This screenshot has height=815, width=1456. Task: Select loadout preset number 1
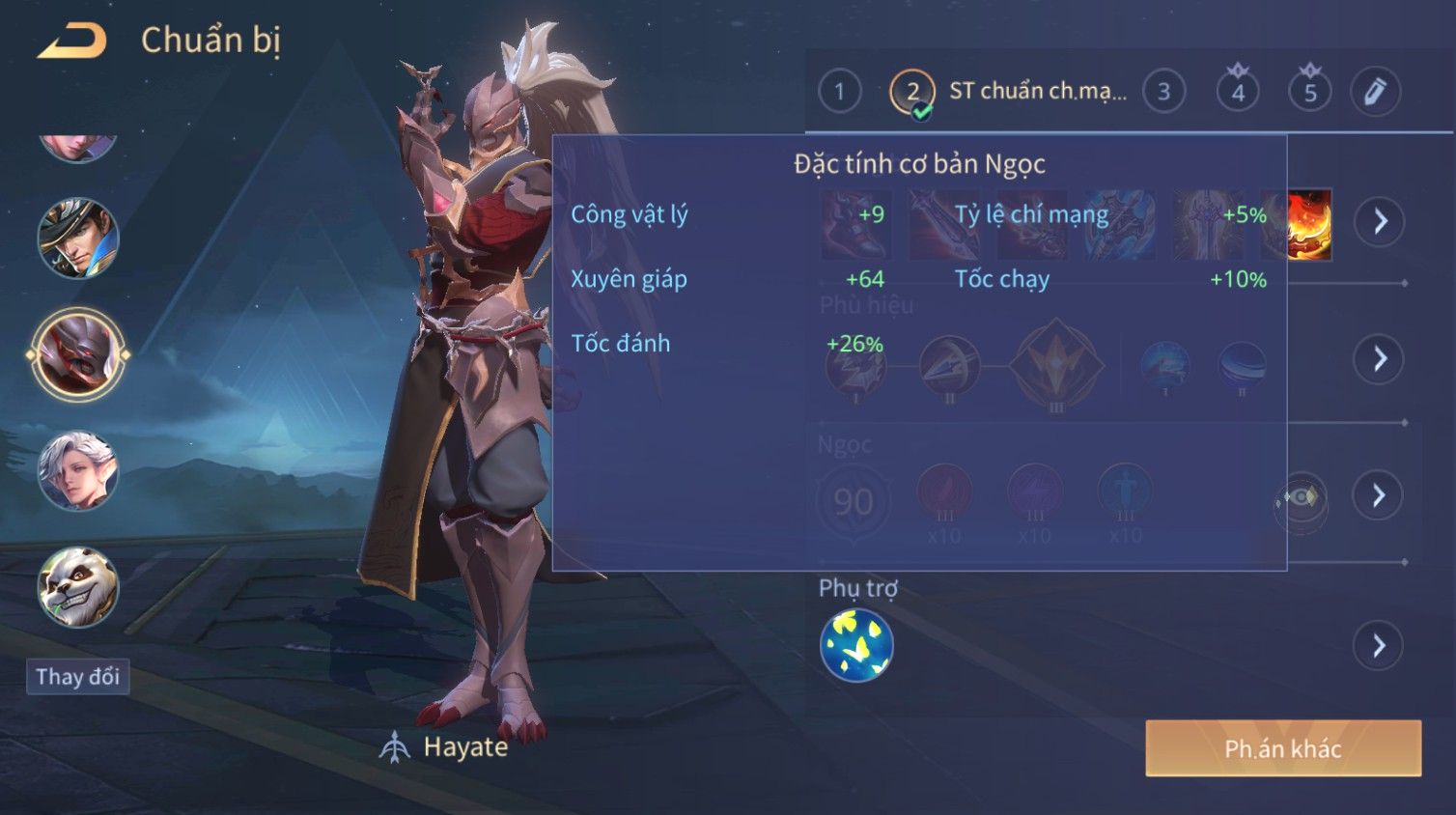coord(839,92)
